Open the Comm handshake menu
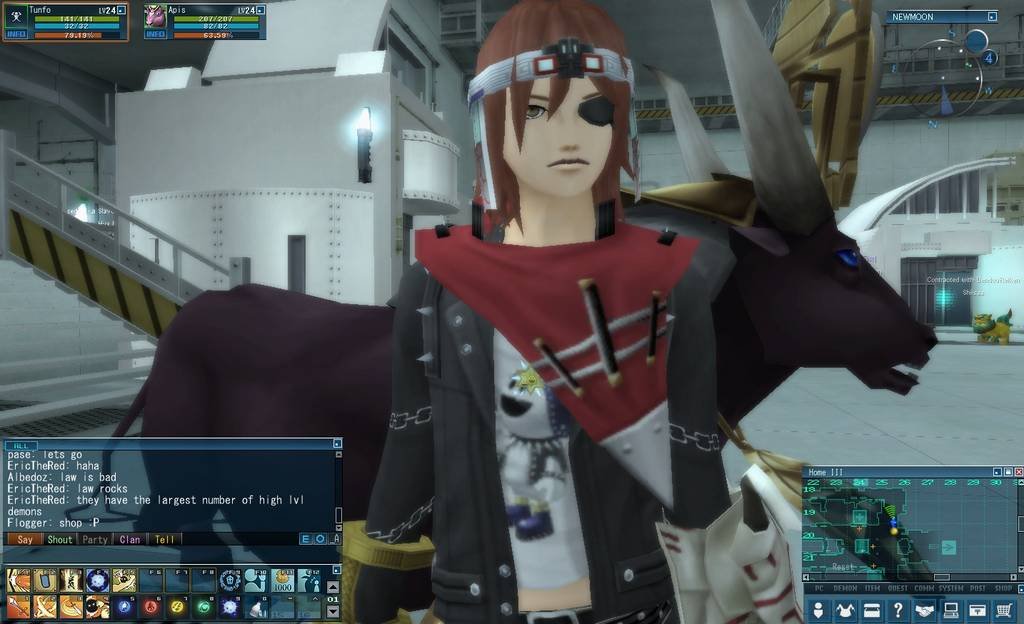This screenshot has height=624, width=1024. (924, 610)
